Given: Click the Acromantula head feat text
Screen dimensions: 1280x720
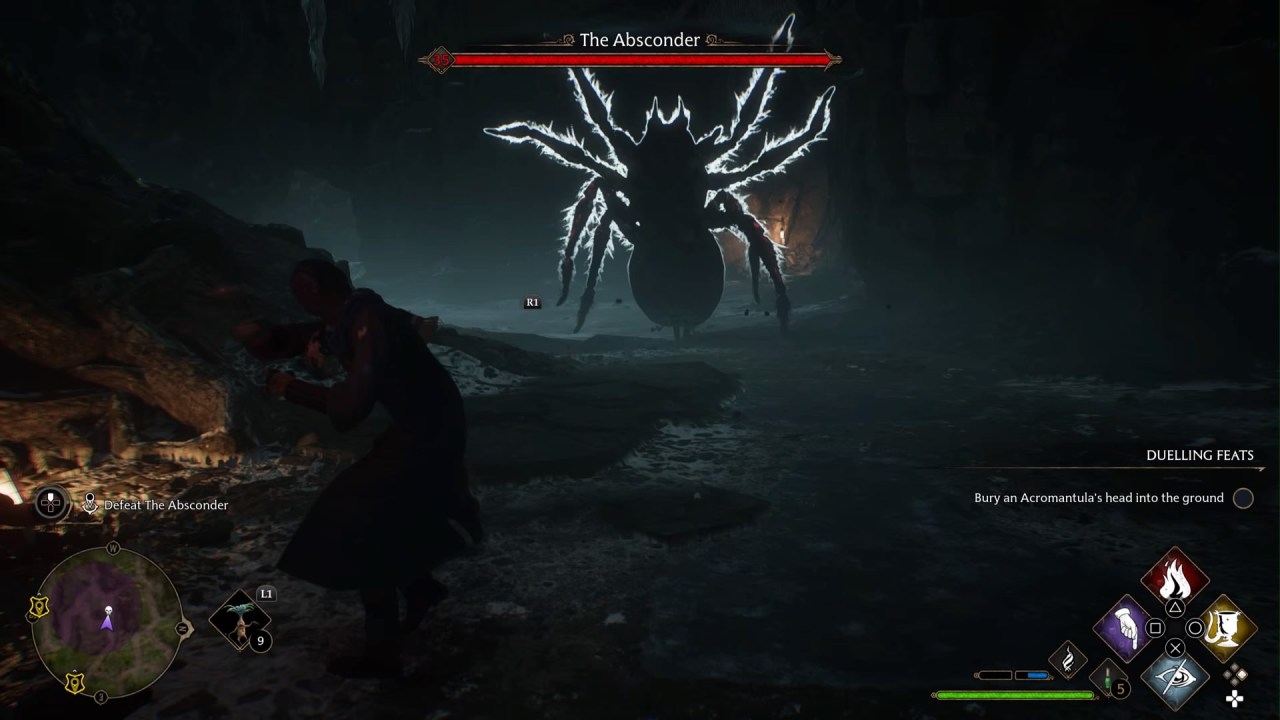Looking at the screenshot, I should [x=1097, y=498].
